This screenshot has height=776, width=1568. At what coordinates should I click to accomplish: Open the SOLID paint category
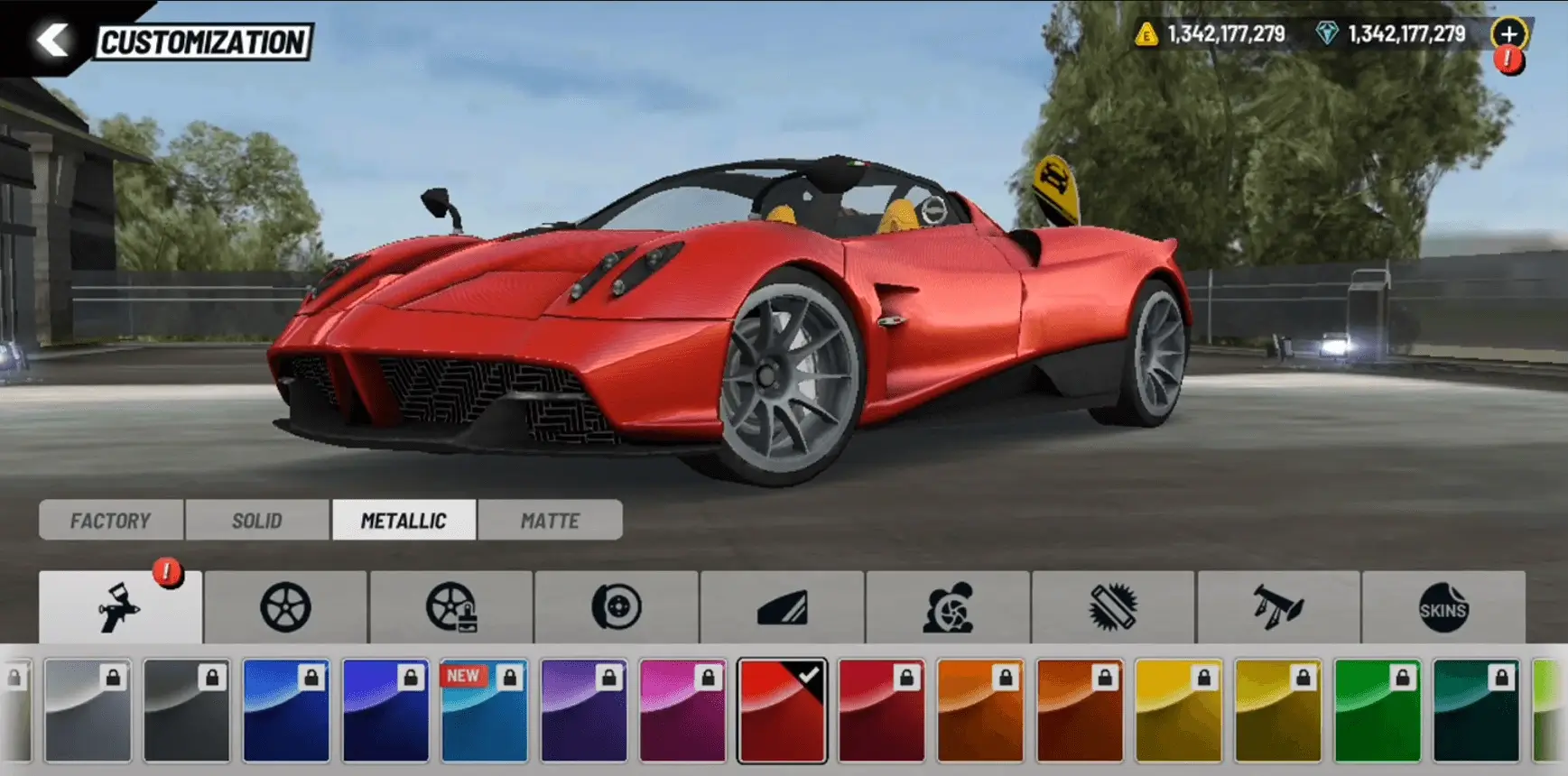(257, 520)
